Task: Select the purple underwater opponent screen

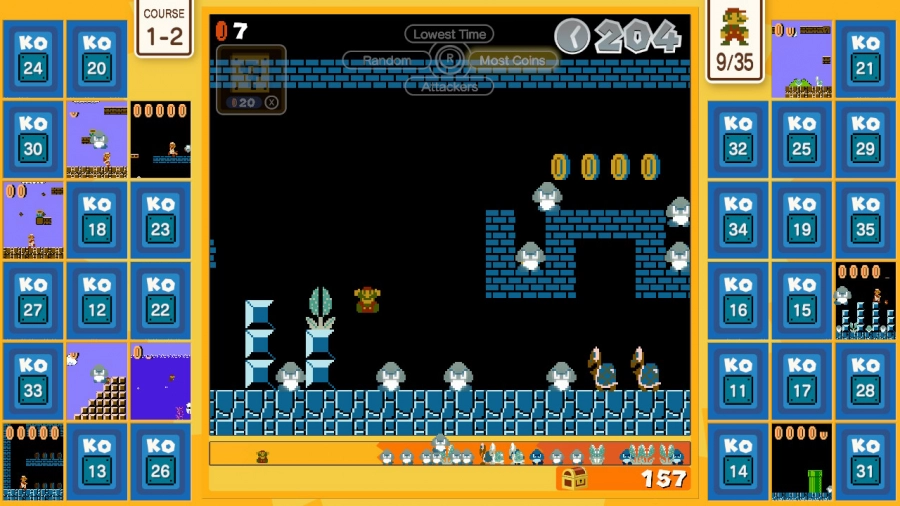Action: (160, 381)
